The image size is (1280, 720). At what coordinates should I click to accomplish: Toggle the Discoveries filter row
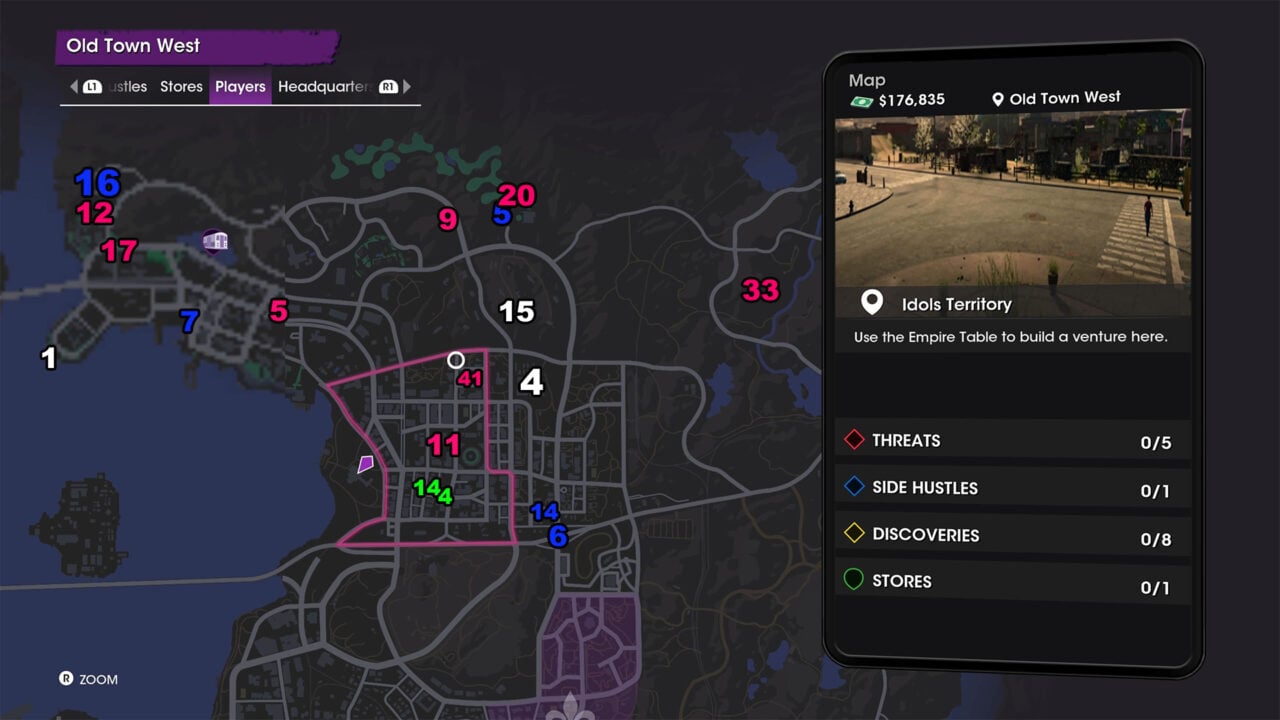(x=1012, y=533)
